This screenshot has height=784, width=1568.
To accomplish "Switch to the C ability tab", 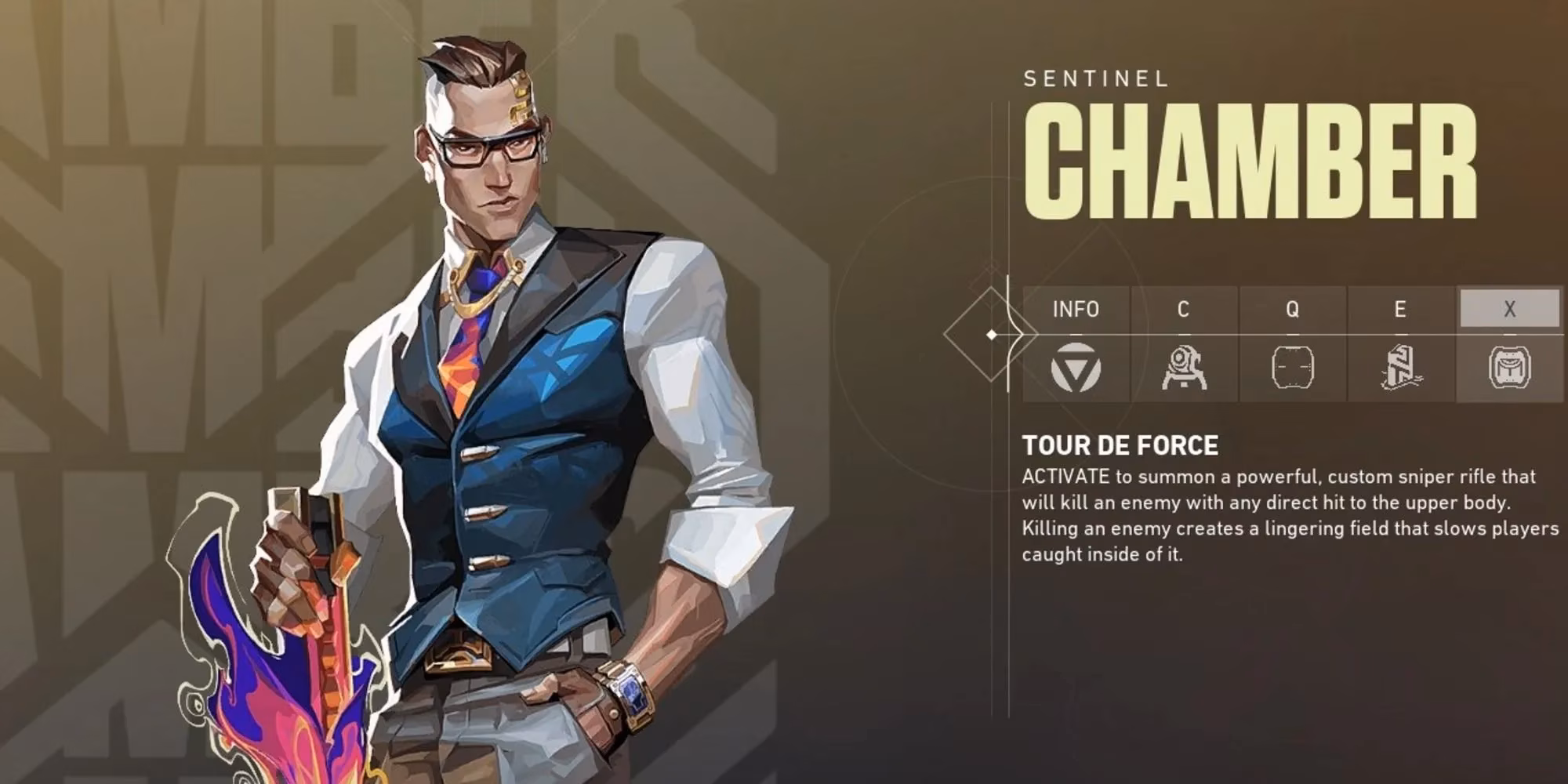I will (1185, 309).
